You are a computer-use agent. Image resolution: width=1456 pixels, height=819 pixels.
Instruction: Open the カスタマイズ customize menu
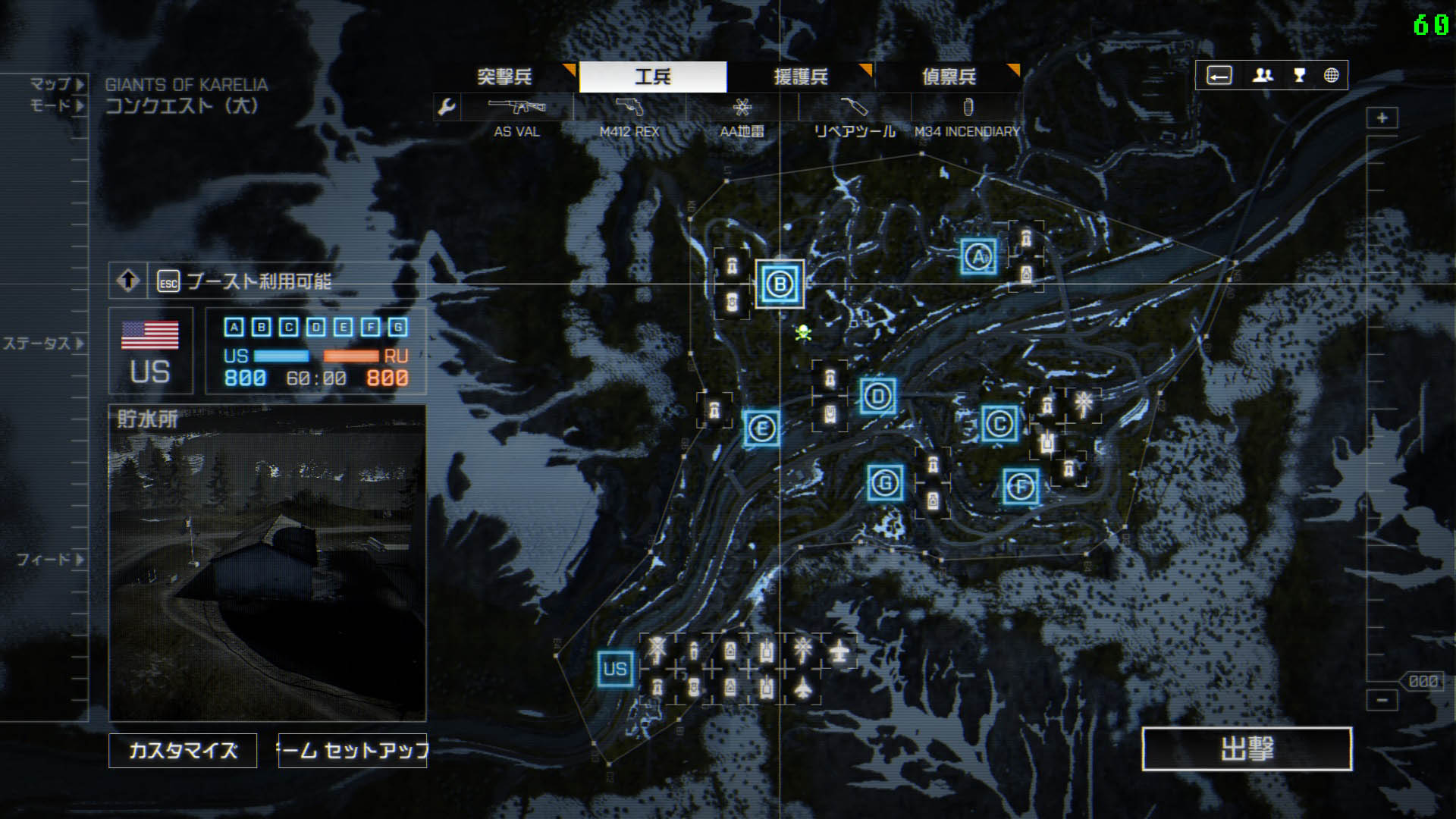click(183, 751)
